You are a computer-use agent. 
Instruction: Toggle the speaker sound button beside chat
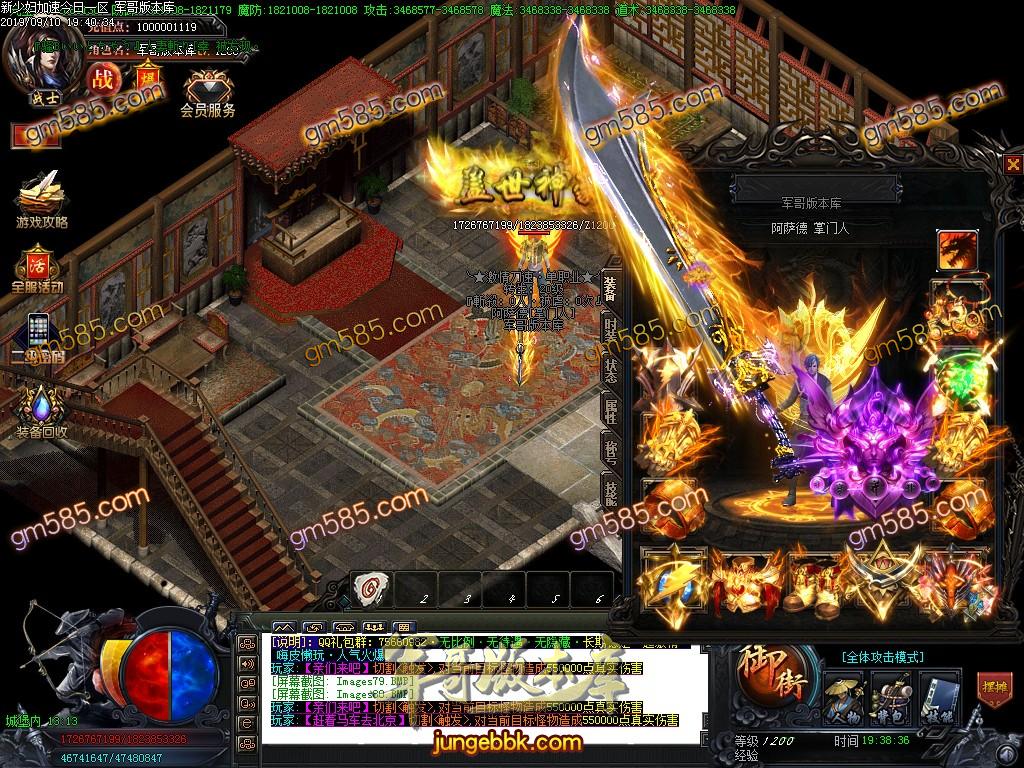pos(246,663)
